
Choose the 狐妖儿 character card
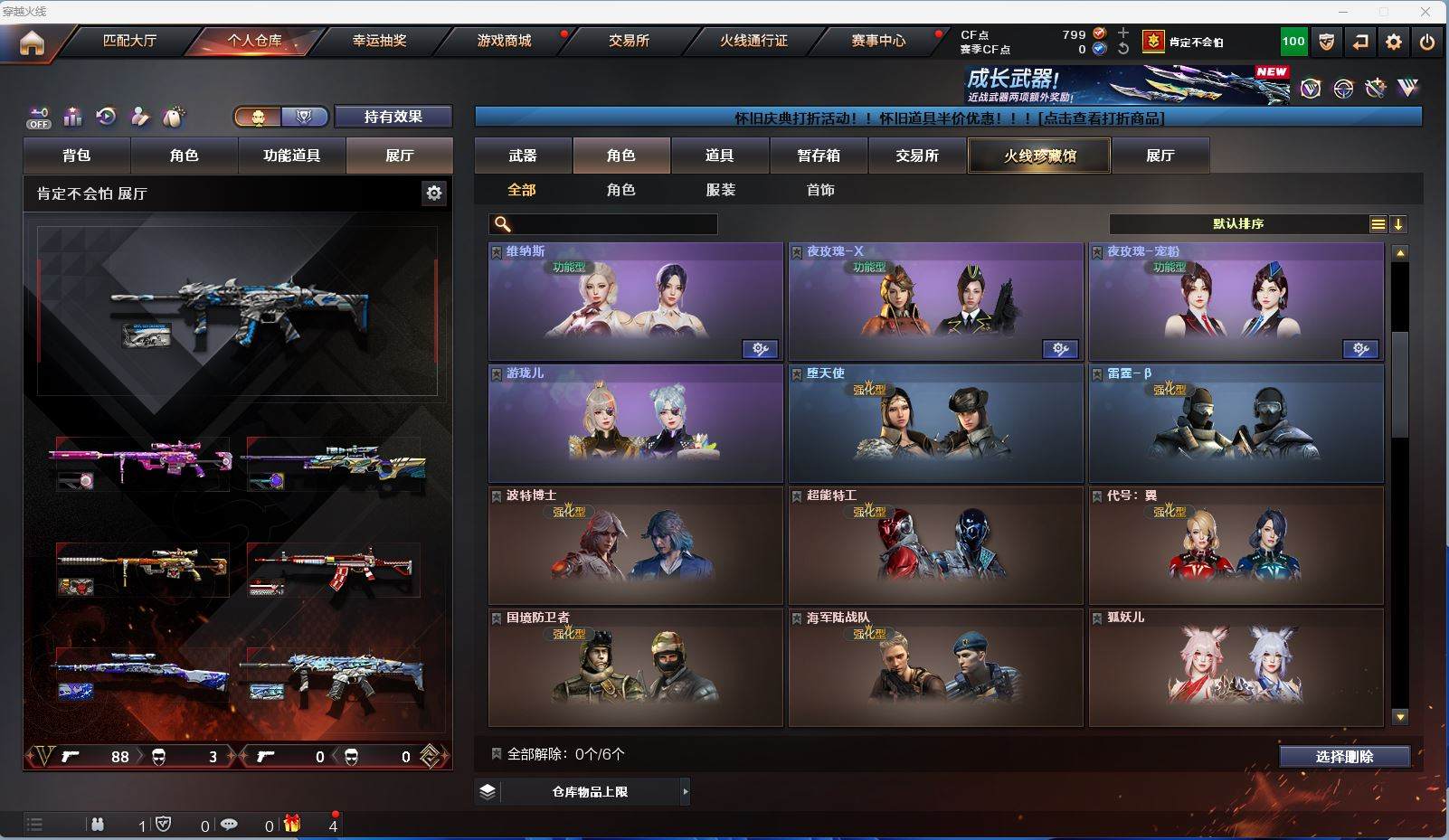tap(1236, 667)
